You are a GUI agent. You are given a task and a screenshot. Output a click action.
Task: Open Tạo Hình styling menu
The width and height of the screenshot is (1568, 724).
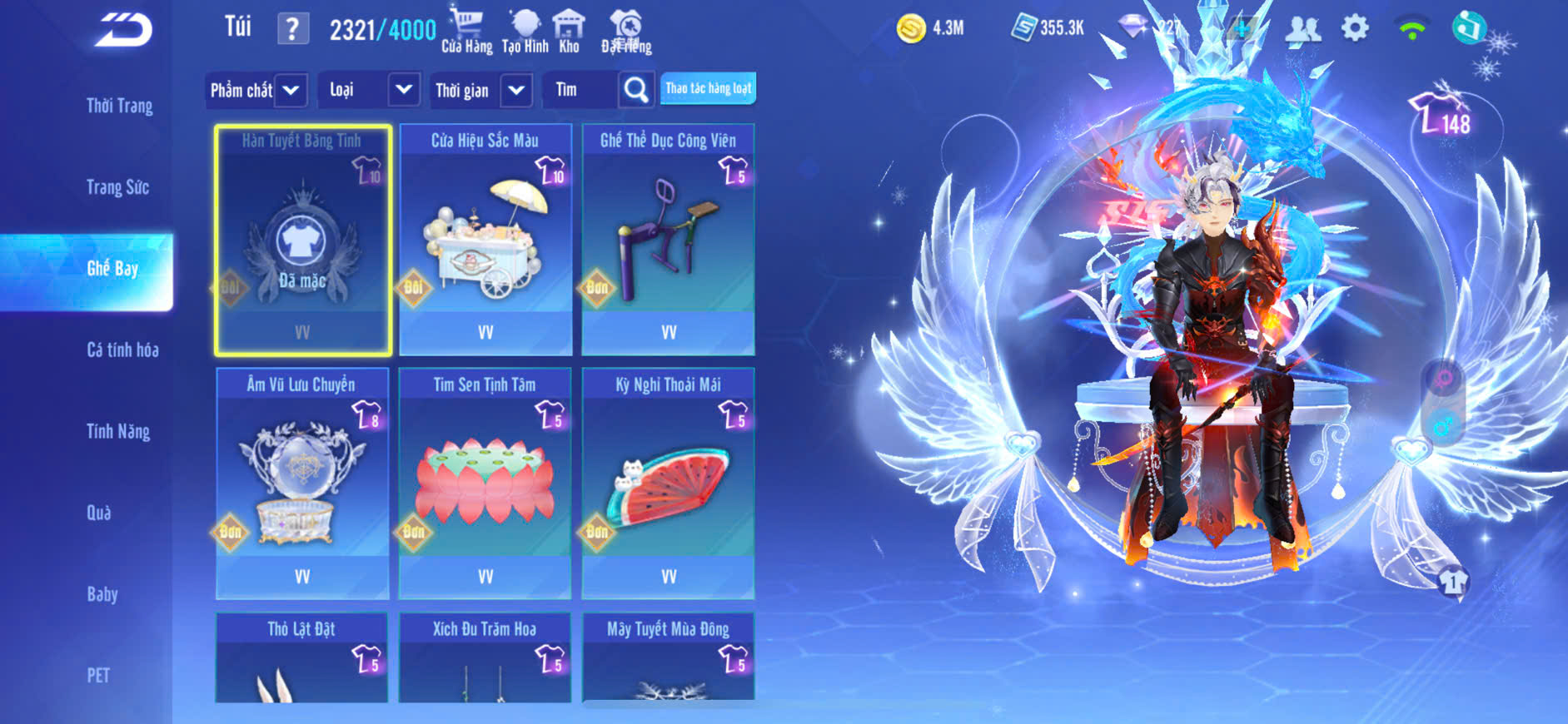point(525,30)
